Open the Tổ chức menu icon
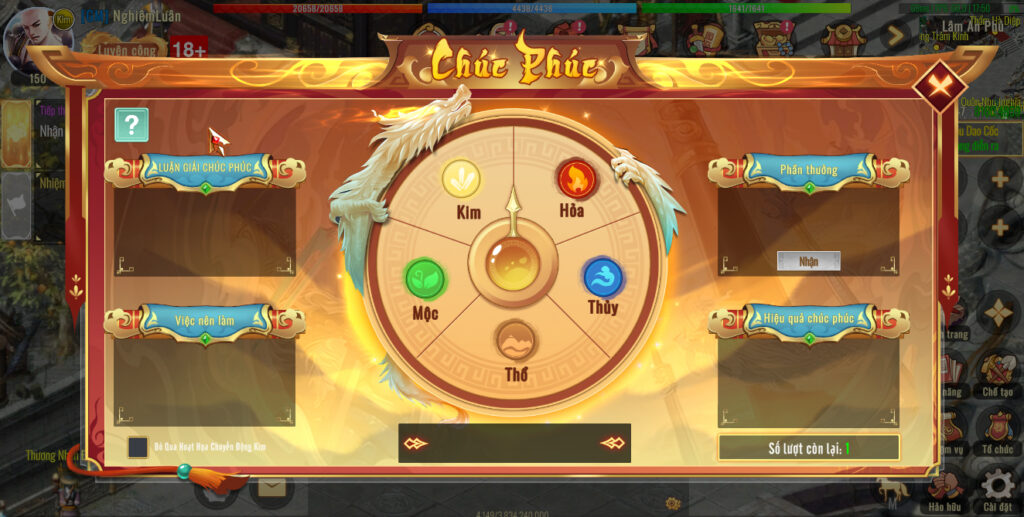This screenshot has width=1024, height=517. (x=997, y=428)
